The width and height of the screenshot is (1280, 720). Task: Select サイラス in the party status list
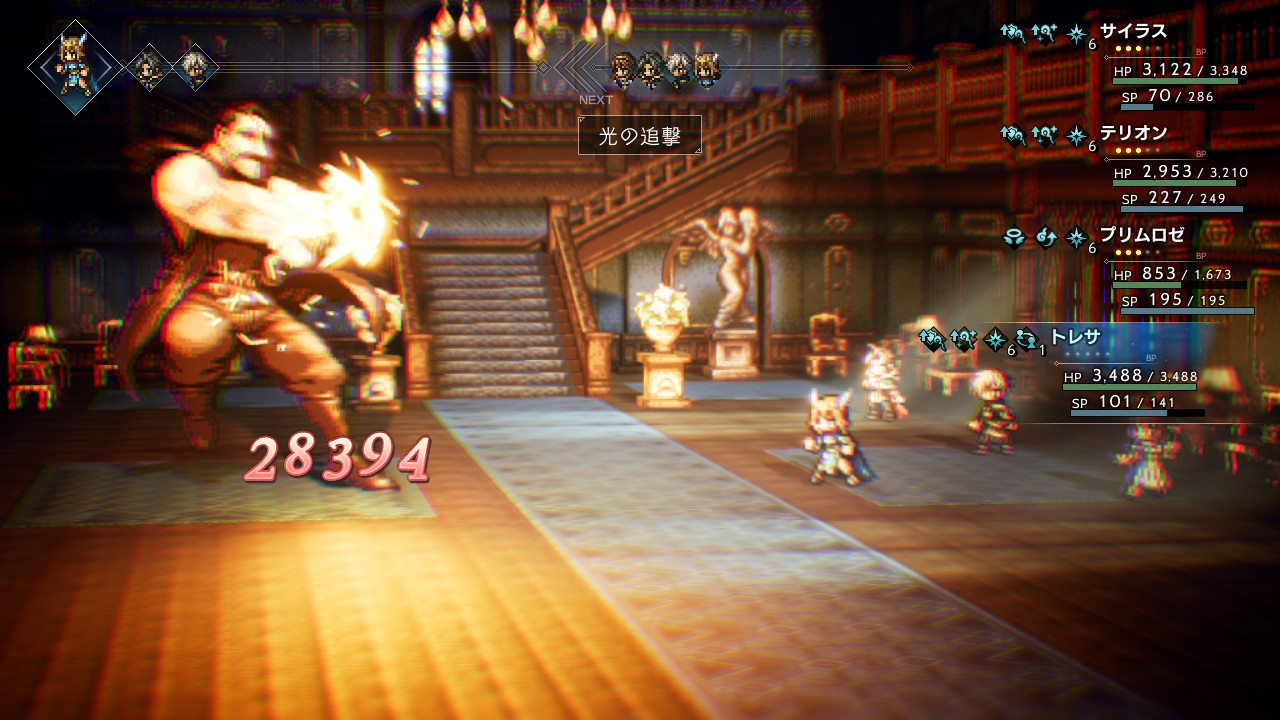click(x=1133, y=32)
